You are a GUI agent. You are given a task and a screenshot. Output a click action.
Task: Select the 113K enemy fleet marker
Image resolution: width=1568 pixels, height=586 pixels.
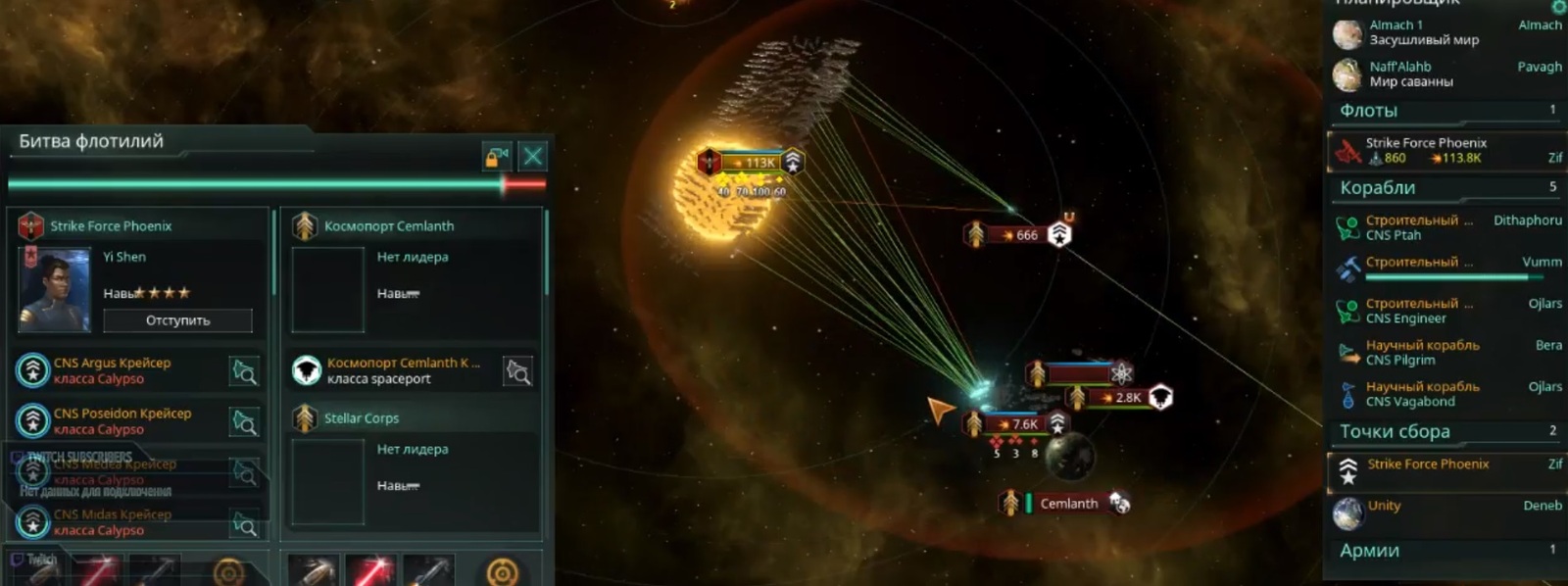pyautogui.click(x=755, y=163)
